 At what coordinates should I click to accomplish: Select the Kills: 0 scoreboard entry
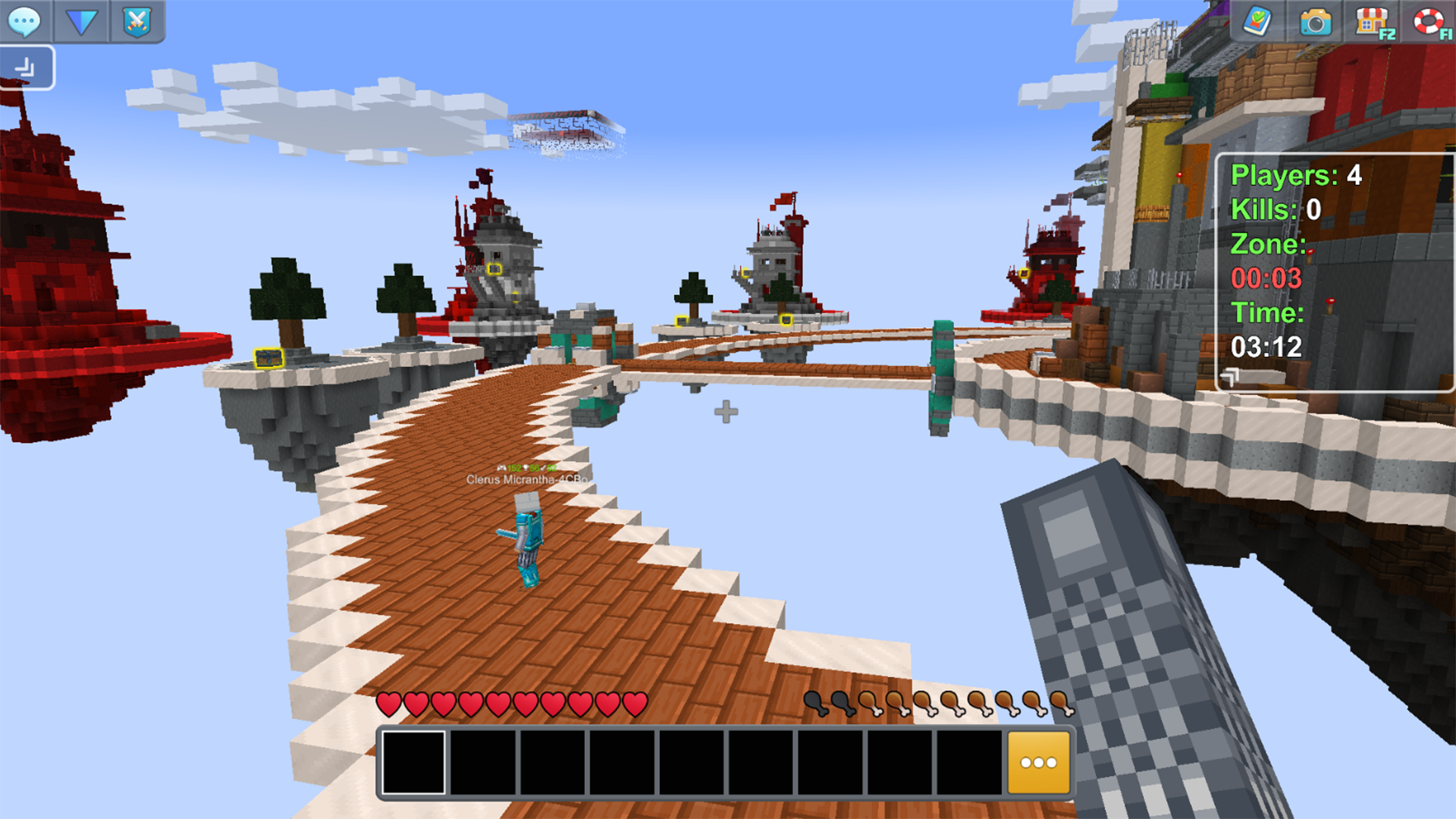[x=1276, y=210]
